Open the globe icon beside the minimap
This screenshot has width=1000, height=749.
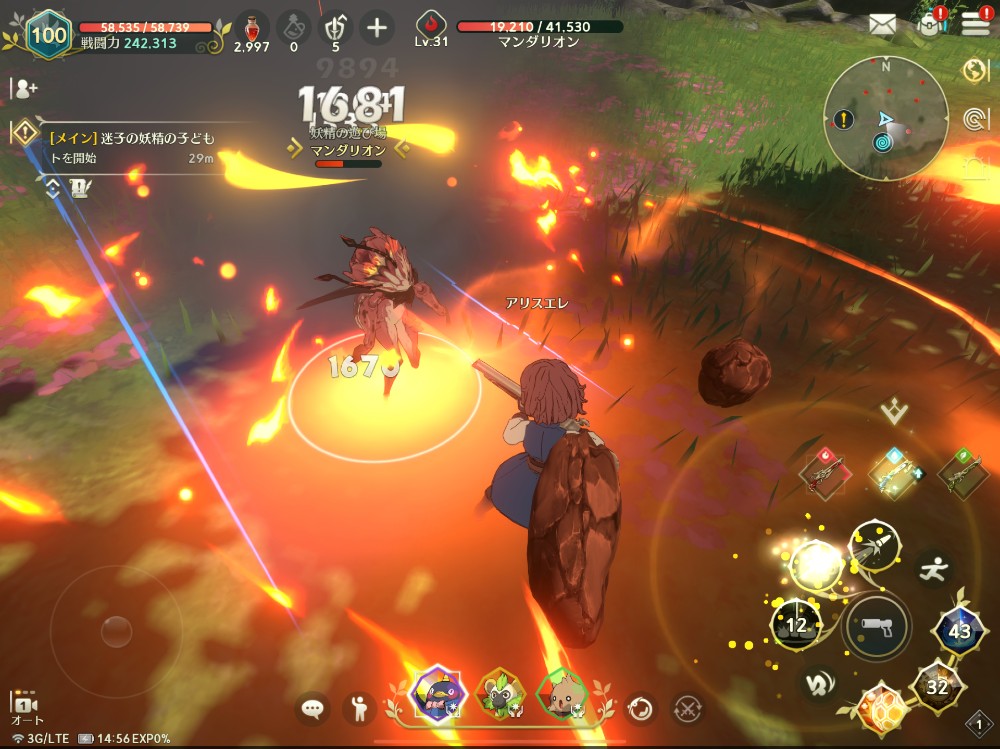975,70
